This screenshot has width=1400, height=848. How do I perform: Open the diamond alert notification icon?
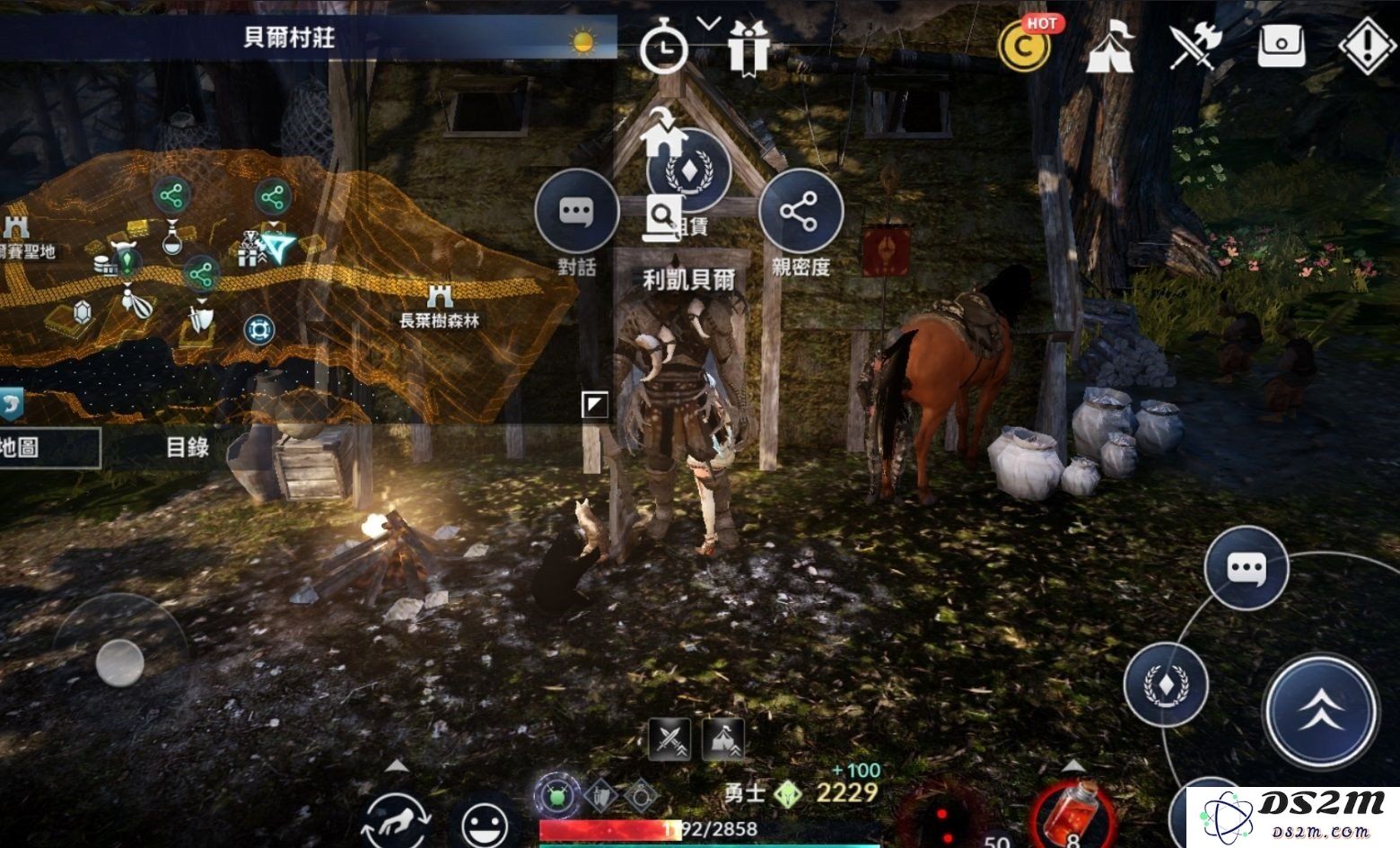coord(1367,45)
